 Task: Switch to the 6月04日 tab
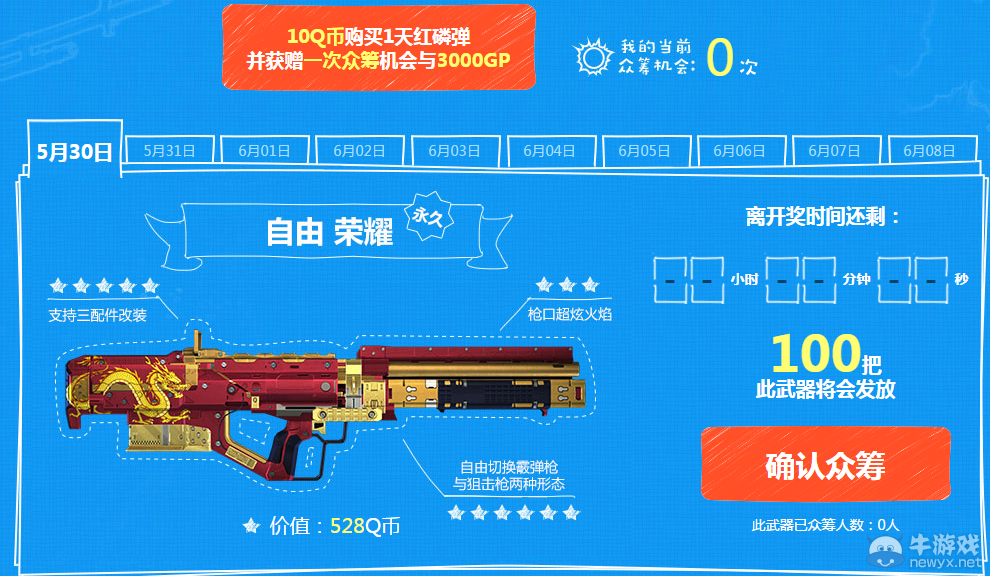tap(549, 151)
